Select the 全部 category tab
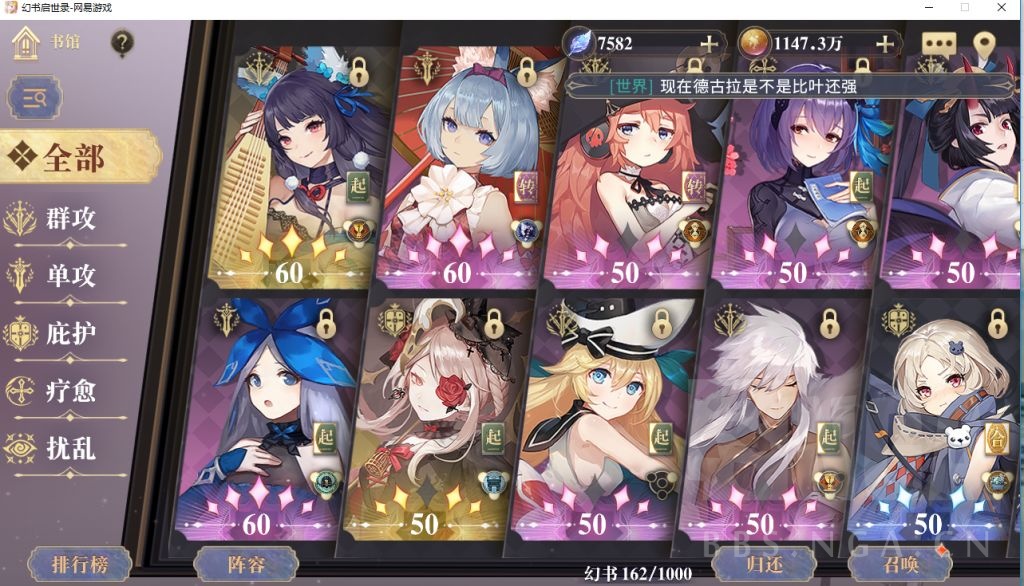This screenshot has width=1024, height=586. coord(75,158)
